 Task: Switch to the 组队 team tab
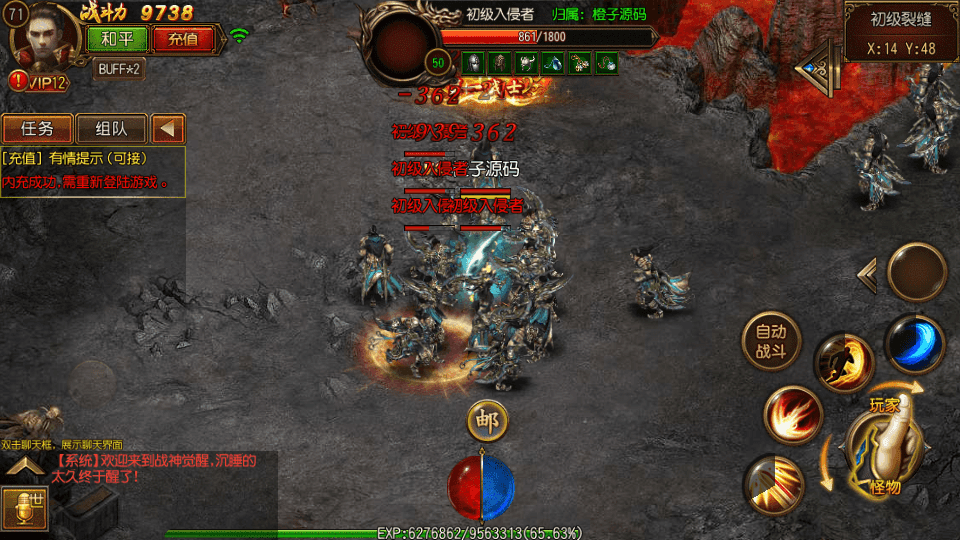click(110, 129)
